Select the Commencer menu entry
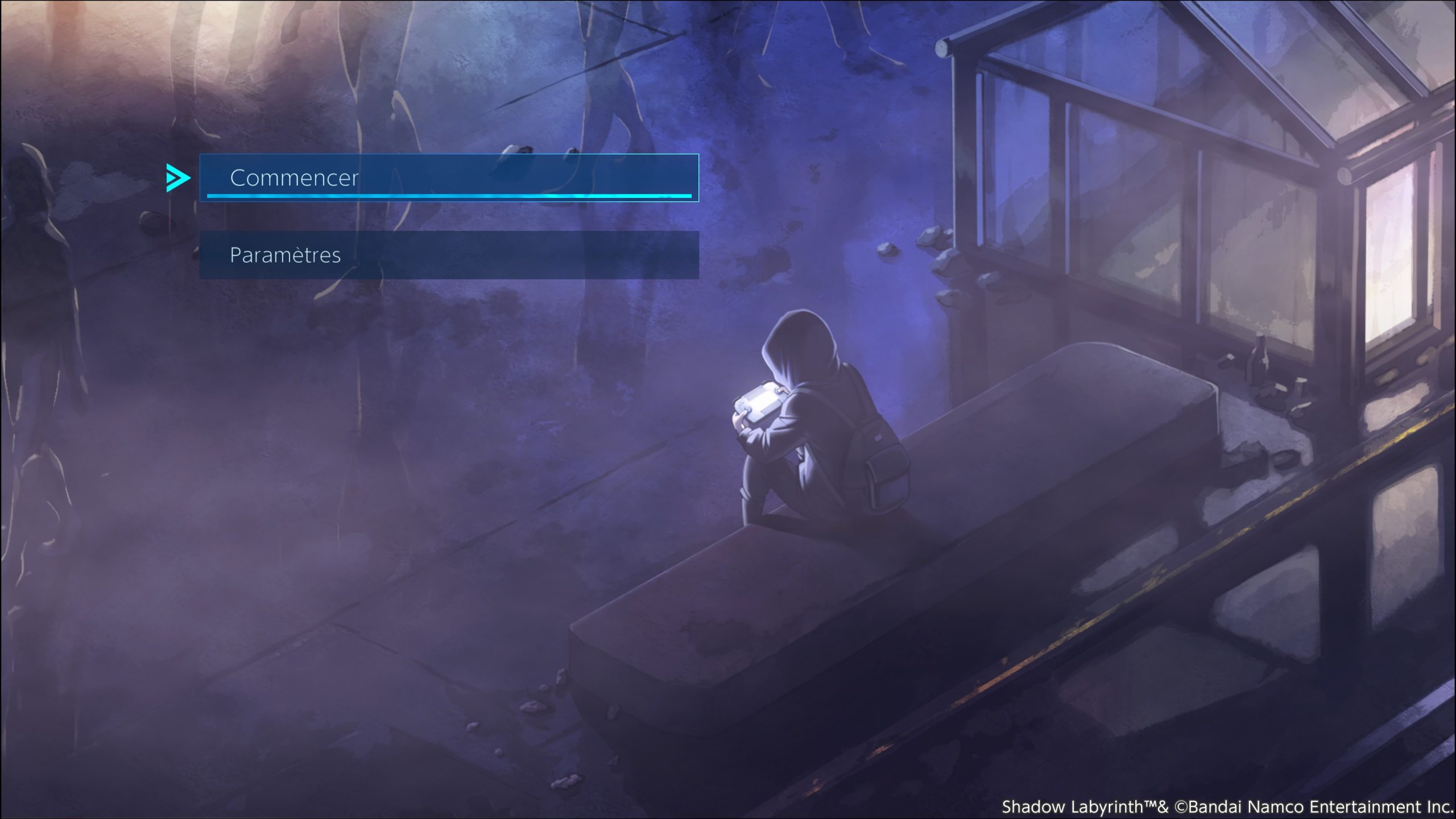Screen dimensions: 1456x819 448,177
